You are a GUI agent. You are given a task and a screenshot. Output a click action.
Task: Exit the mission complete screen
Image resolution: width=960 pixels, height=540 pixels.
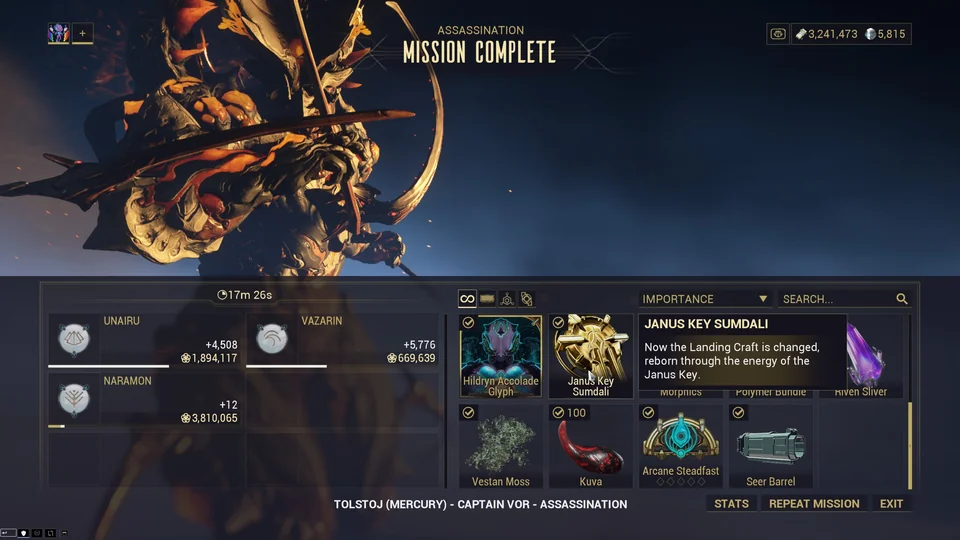pos(891,504)
